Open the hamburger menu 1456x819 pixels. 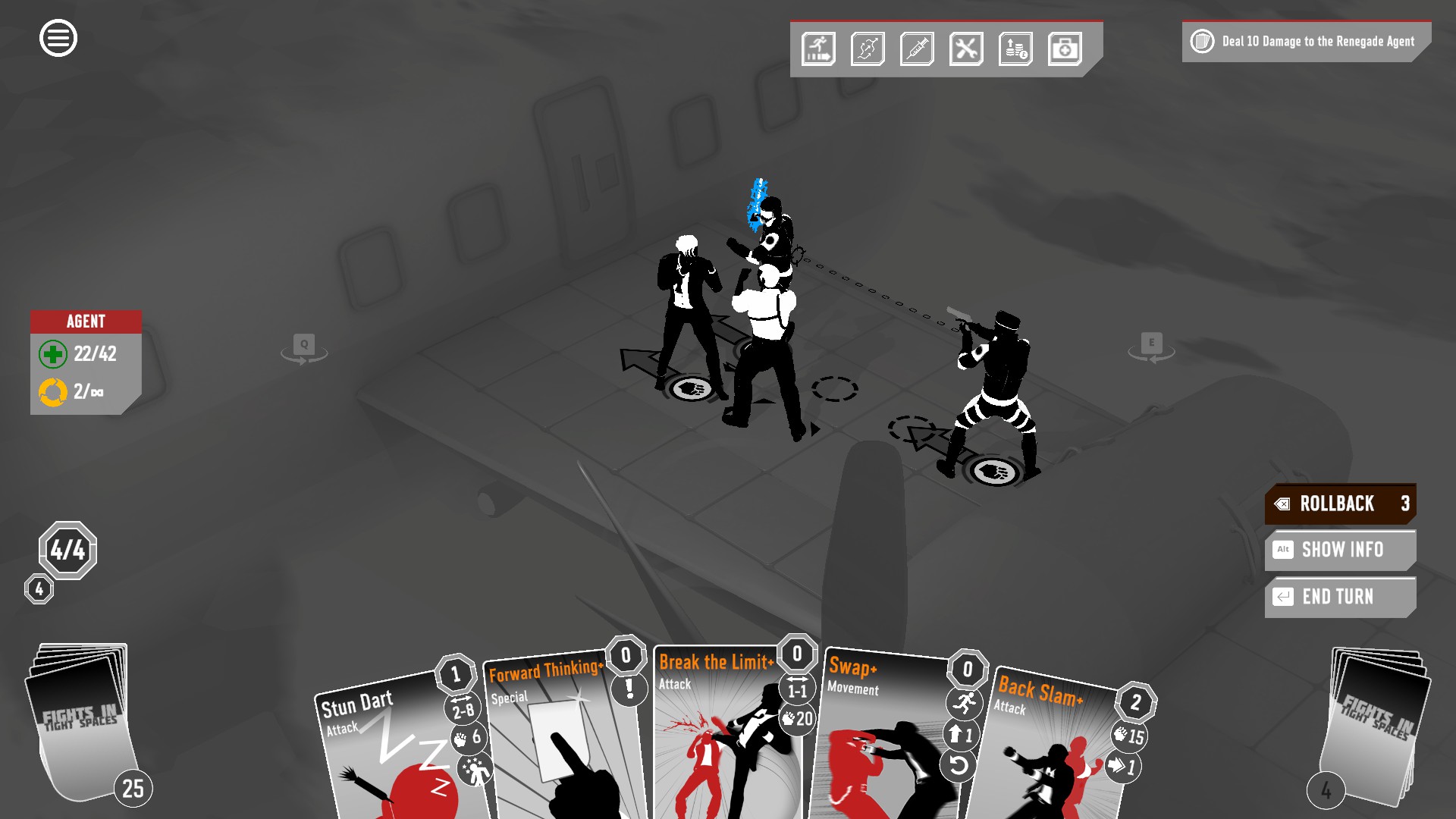pos(58,38)
